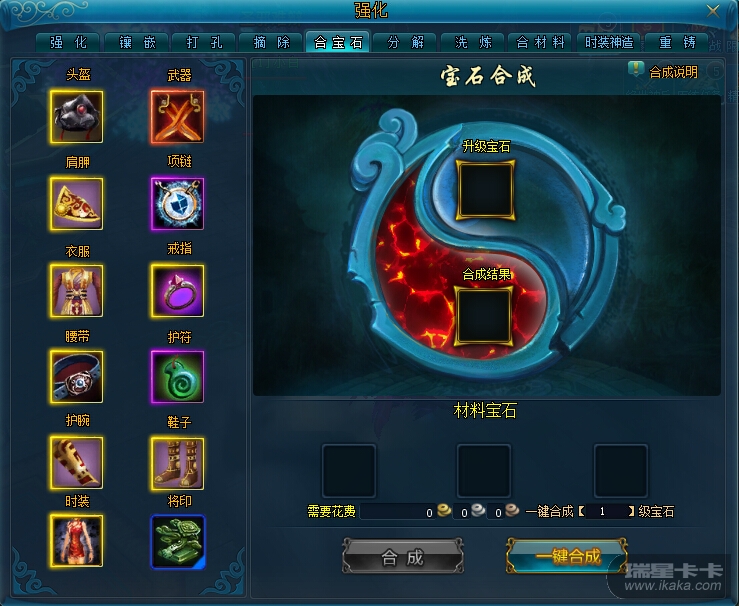
Task: Open the 合成说明 help
Action: pos(663,71)
